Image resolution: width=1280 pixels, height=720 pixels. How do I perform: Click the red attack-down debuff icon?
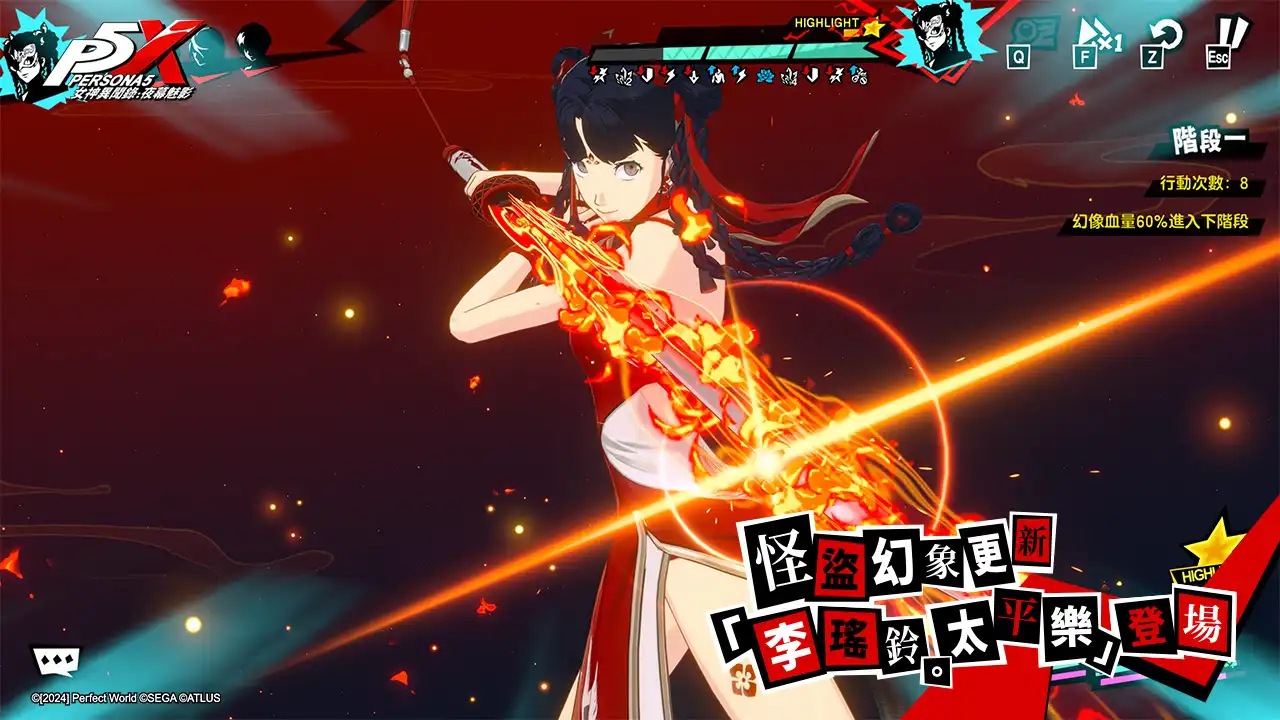coord(599,73)
